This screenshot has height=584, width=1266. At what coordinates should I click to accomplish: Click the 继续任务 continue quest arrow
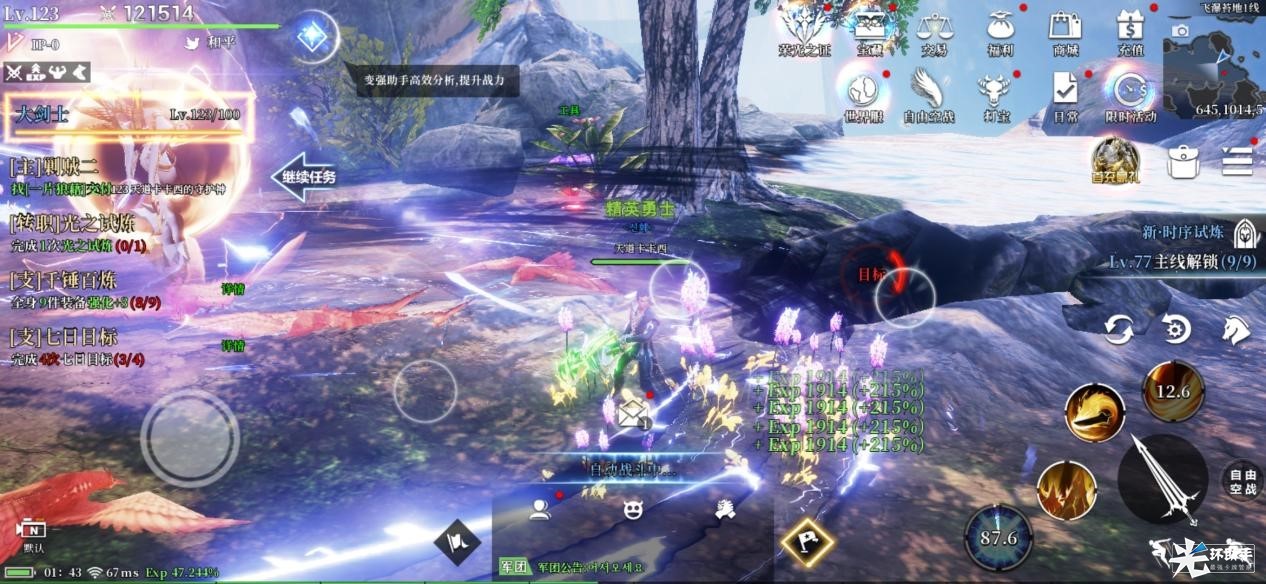tap(304, 177)
